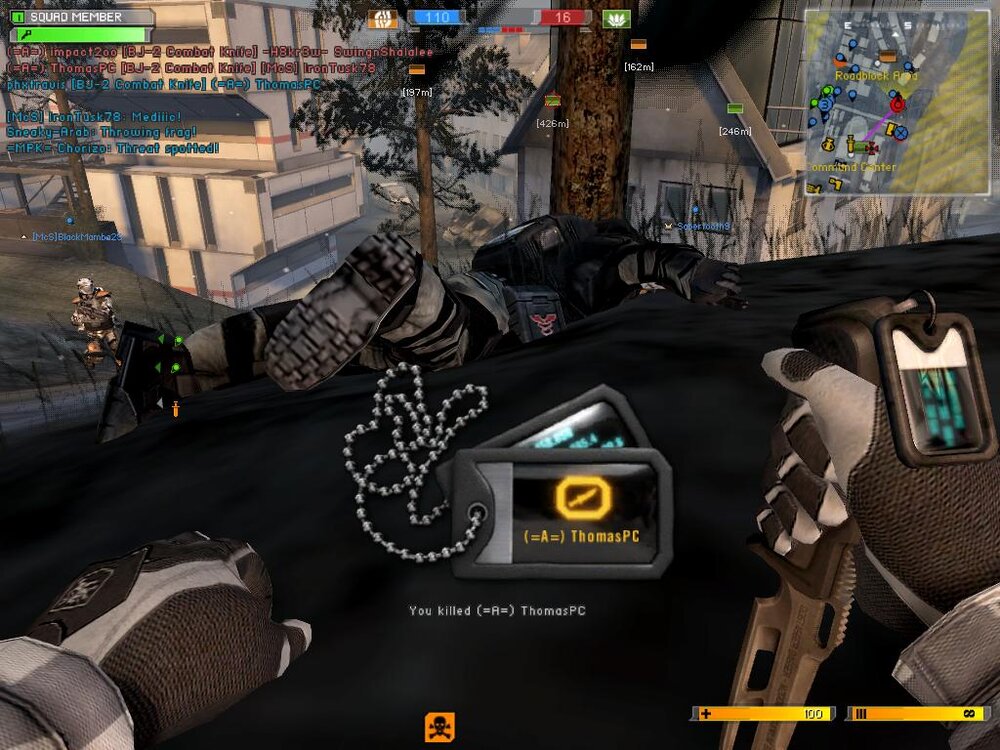Click the phxtravis kill feed entry

[163, 85]
